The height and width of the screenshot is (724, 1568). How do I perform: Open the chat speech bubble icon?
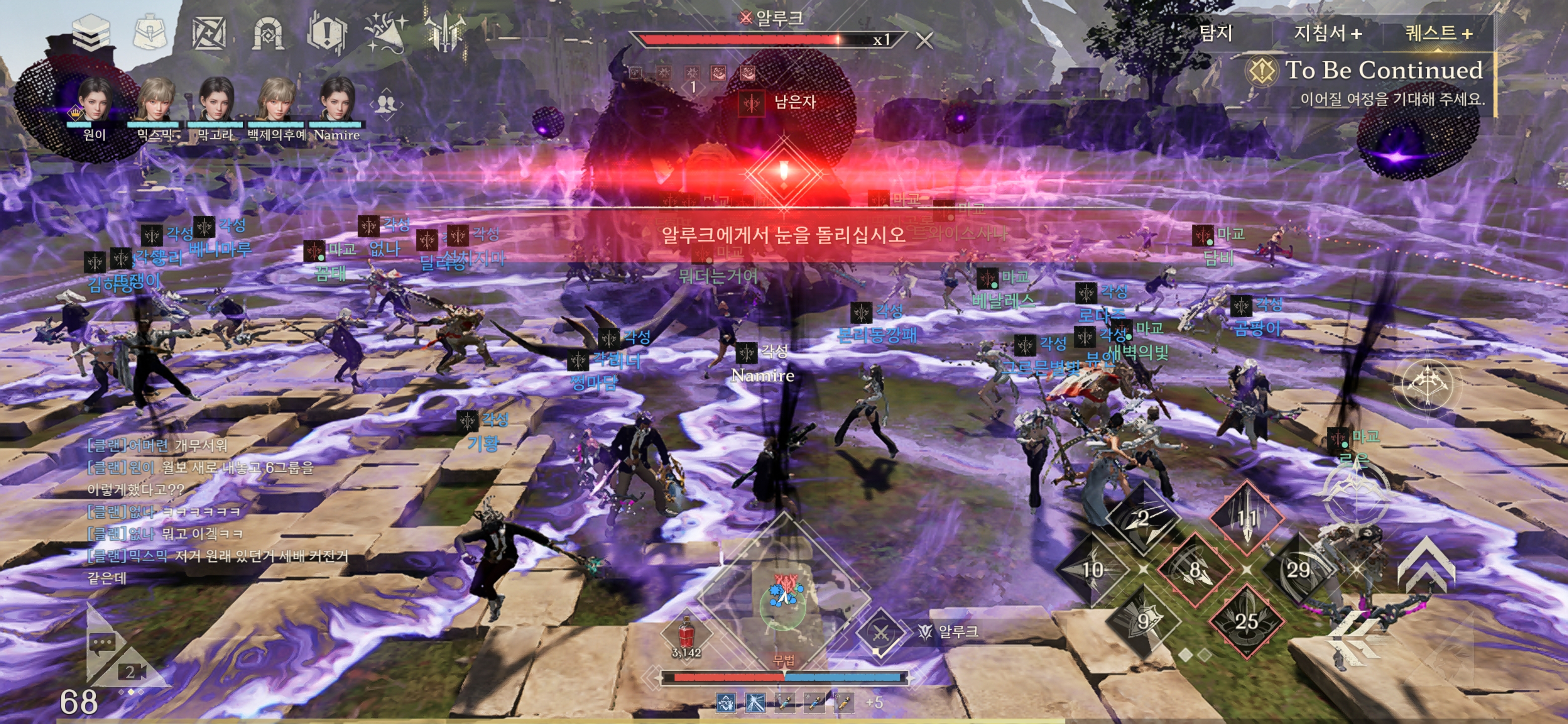[101, 643]
